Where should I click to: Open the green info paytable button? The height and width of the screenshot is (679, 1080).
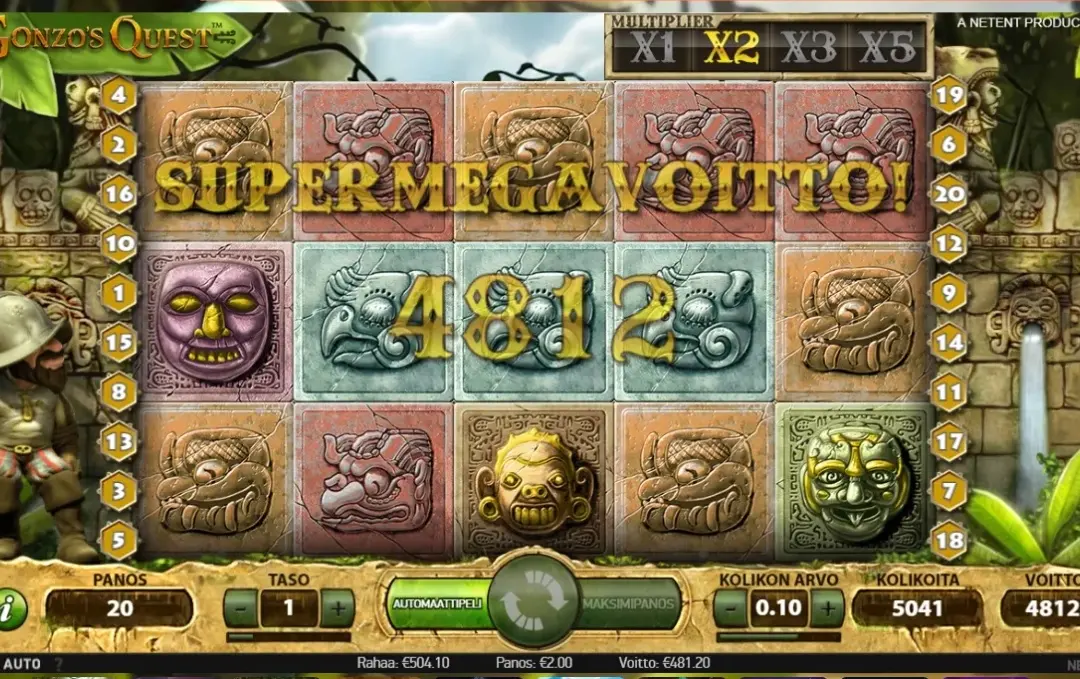(x=10, y=609)
